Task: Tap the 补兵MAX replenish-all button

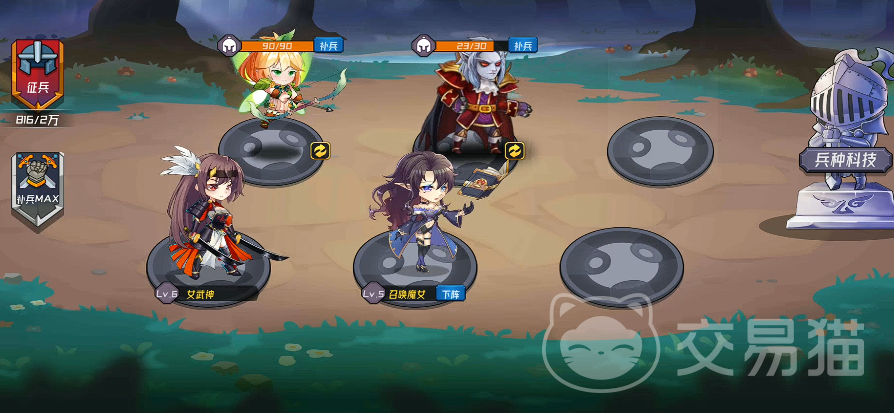Action: coord(38,184)
